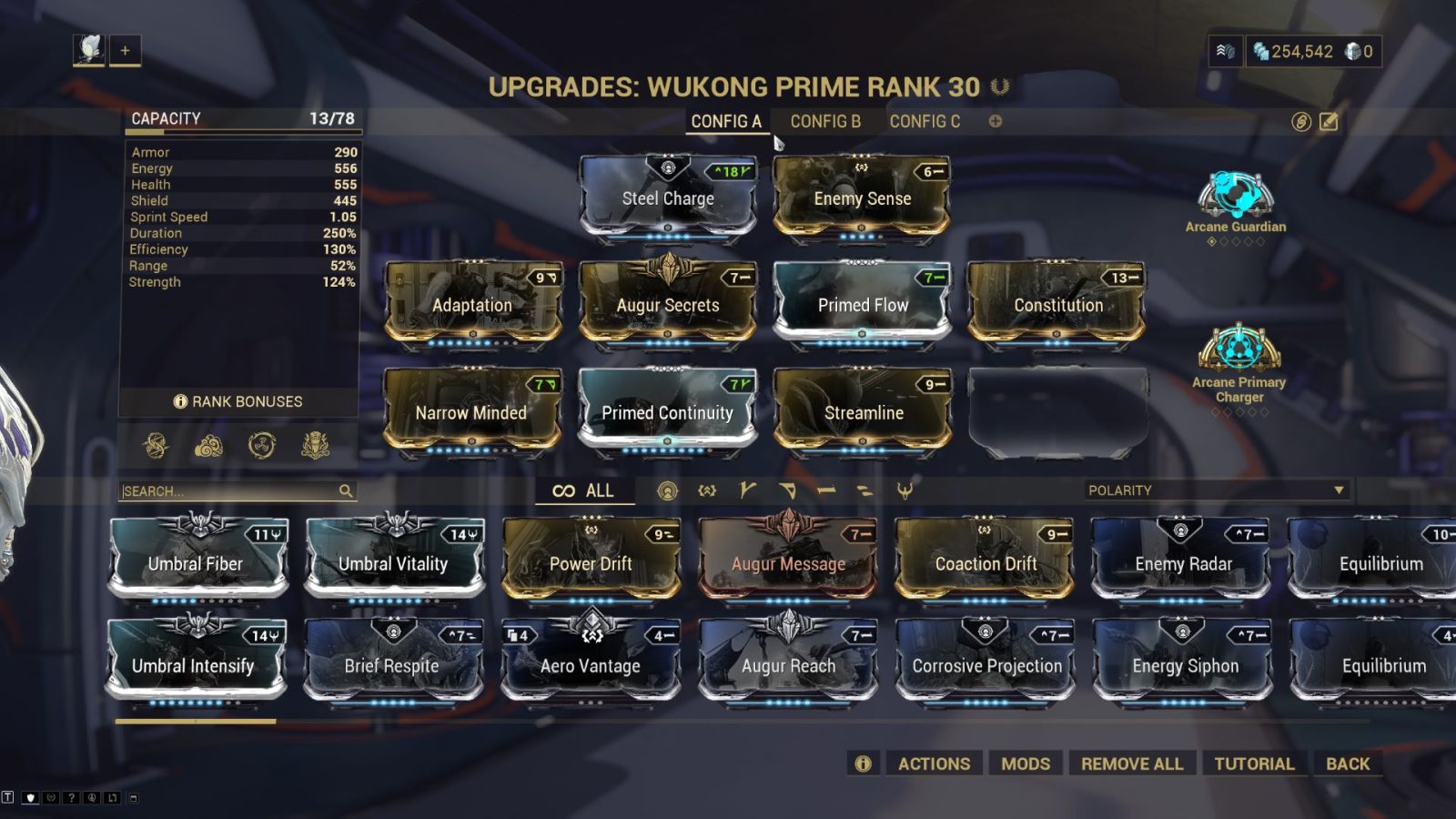Toggle the shield icon in the bottom-left bar
Viewport: 1456px width, 819px height.
click(31, 795)
